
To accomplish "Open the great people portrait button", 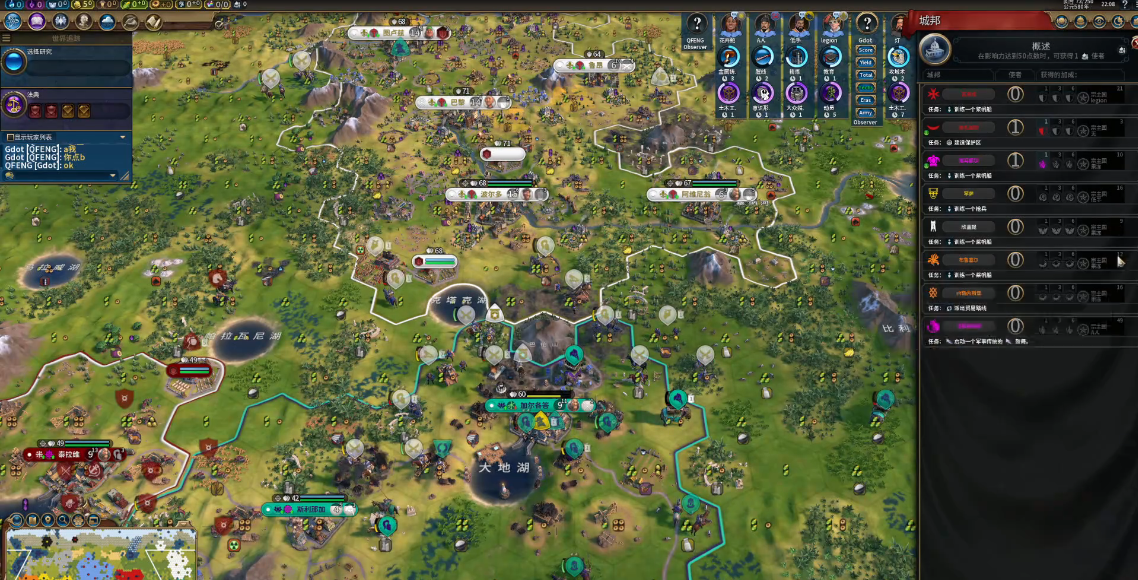I will click(85, 20).
